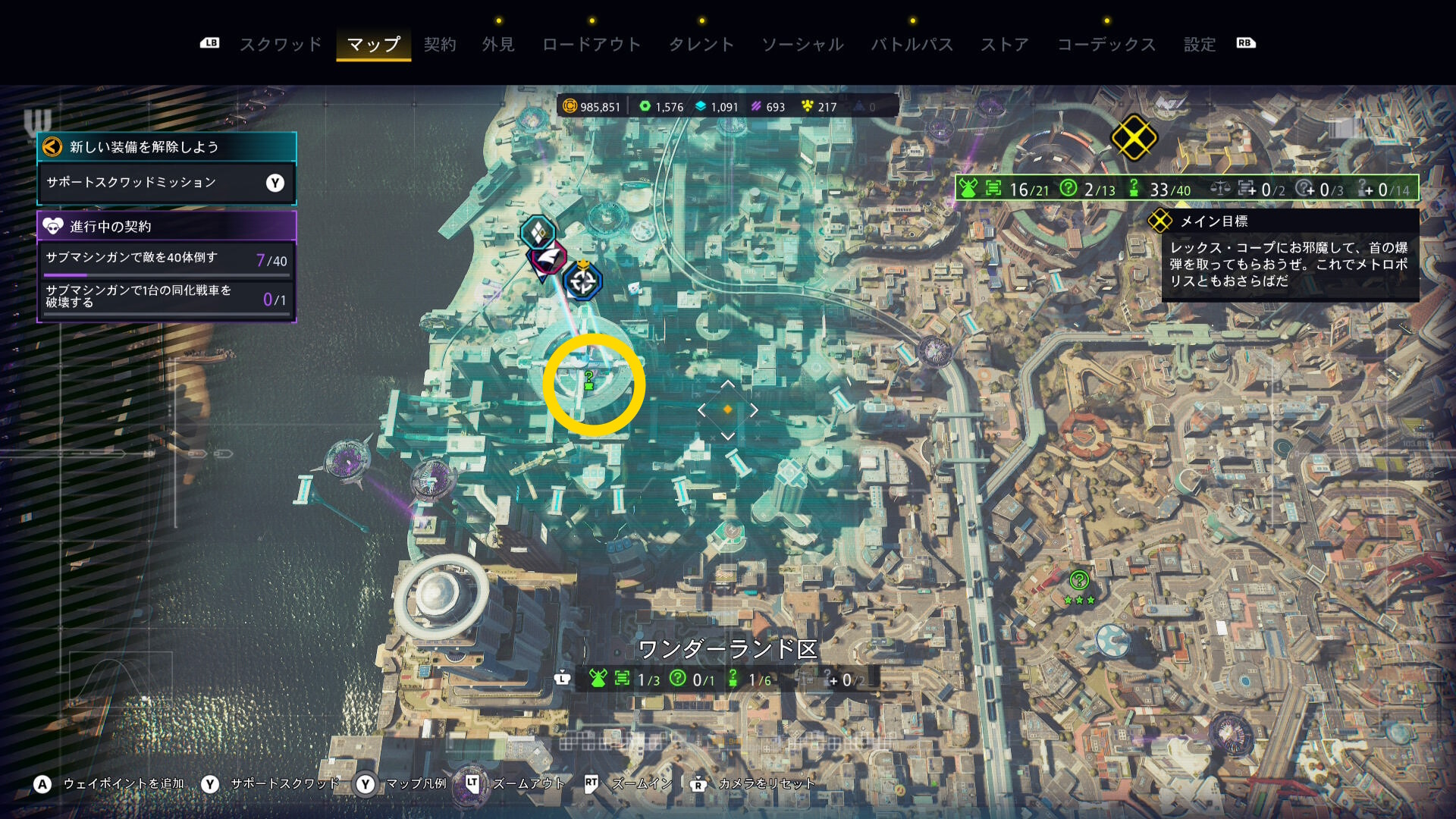Select the サブマシンガンで敵を40体倒す contract row
The width and height of the screenshot is (1456, 819).
pos(166,259)
